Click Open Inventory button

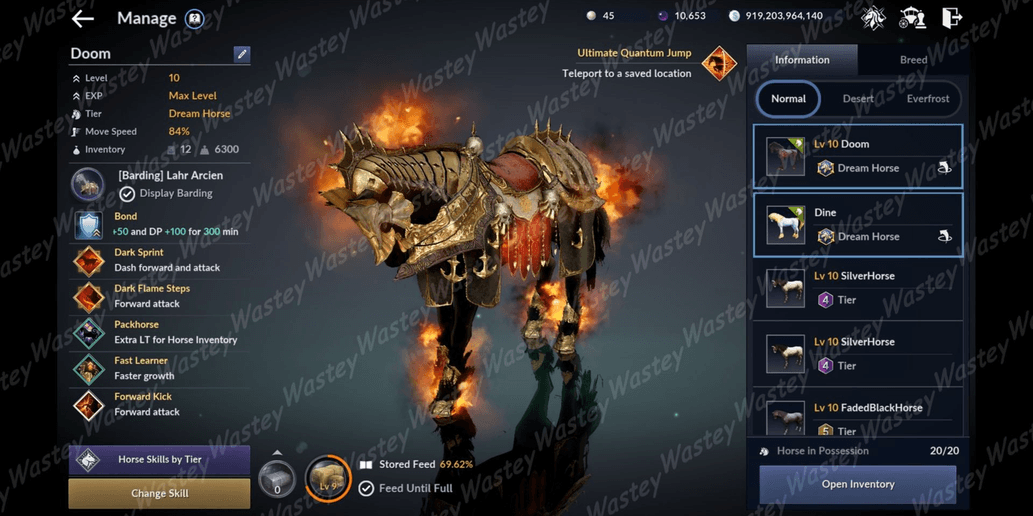[857, 484]
